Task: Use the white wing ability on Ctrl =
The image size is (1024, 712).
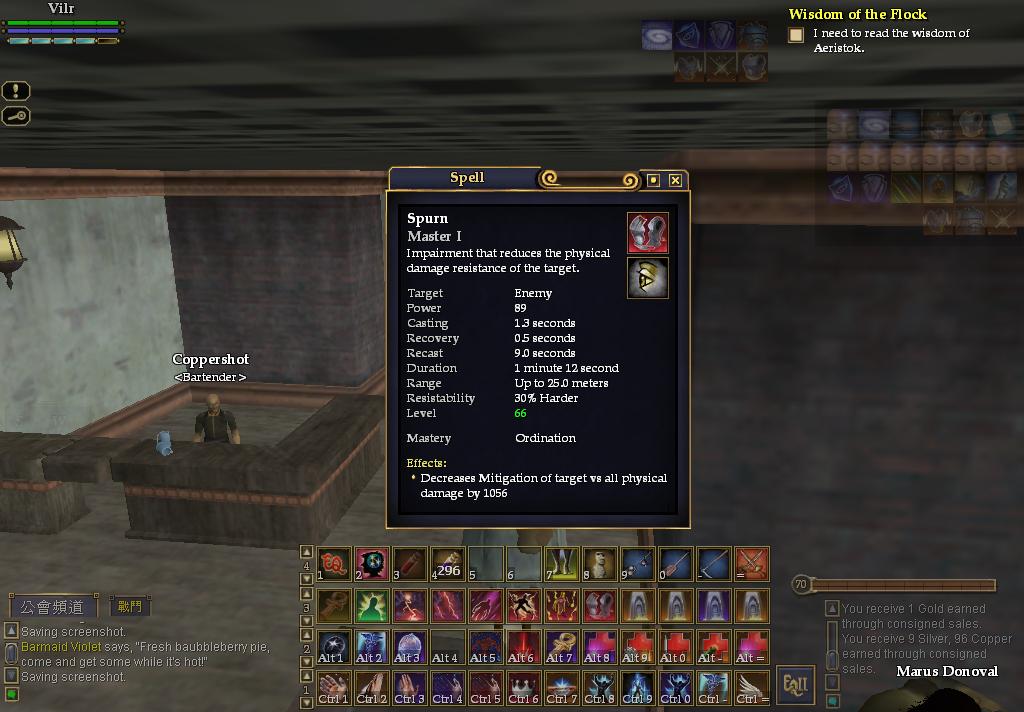Action: (x=751, y=687)
